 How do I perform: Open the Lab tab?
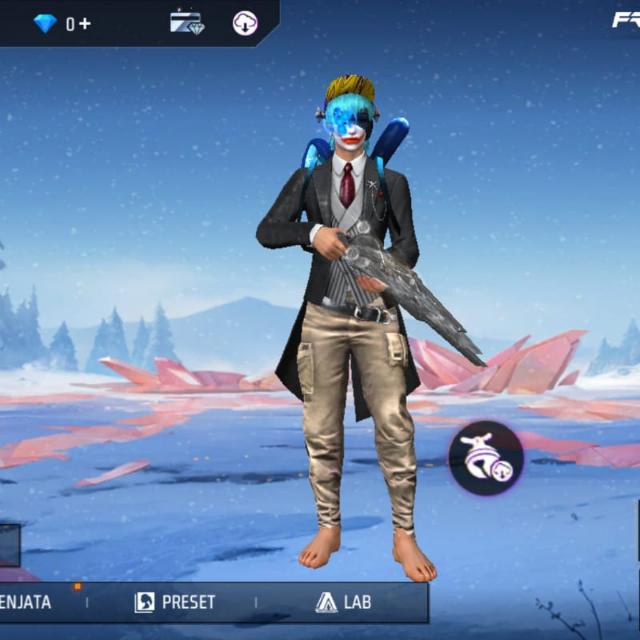coord(343,602)
